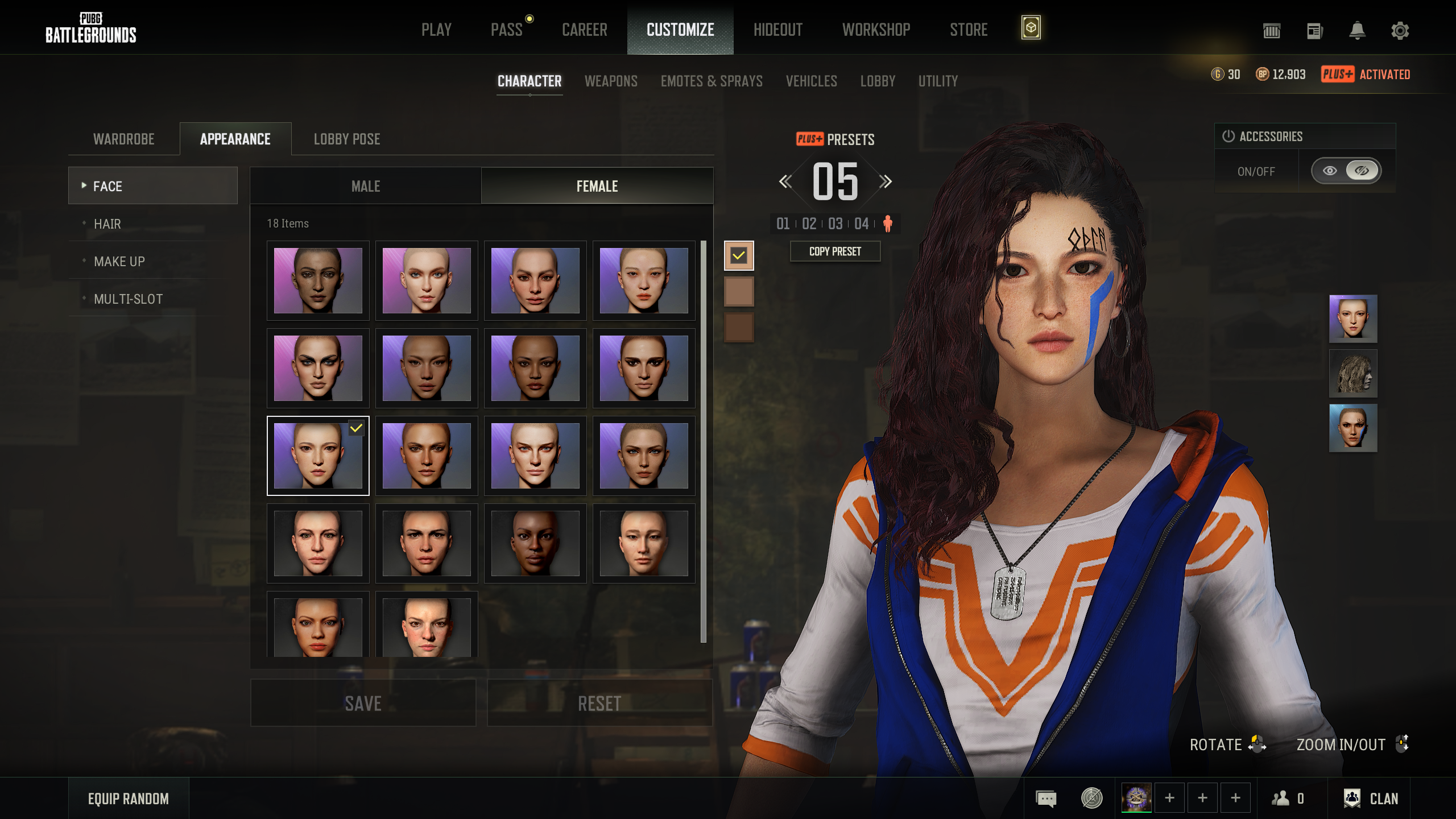Open the Clan panel
The image size is (1456, 819).
pyautogui.click(x=1372, y=799)
